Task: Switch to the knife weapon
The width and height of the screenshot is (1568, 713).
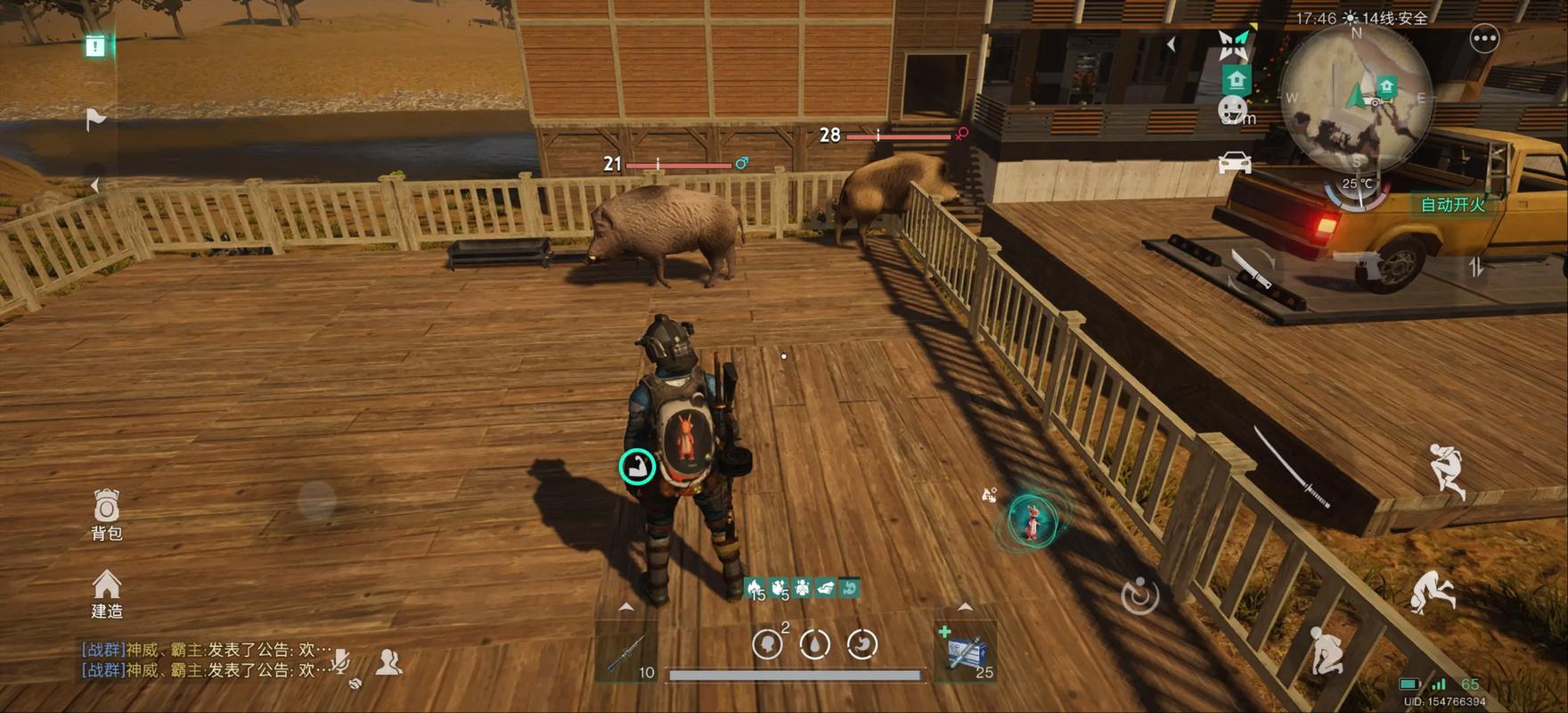Action: click(1251, 267)
